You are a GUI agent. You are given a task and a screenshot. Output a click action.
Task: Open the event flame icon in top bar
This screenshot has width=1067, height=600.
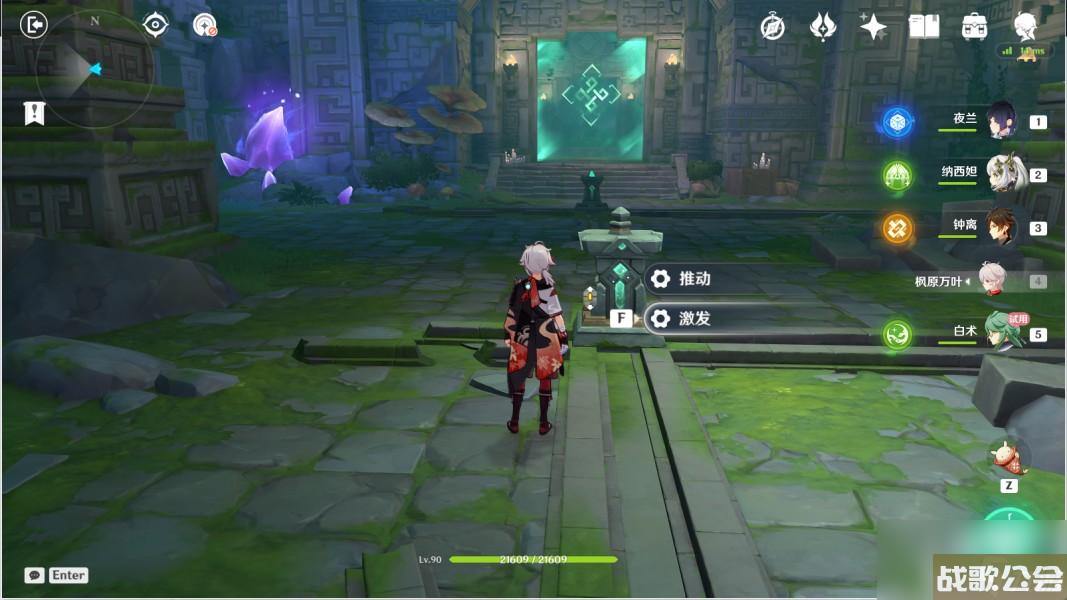pyautogui.click(x=823, y=27)
